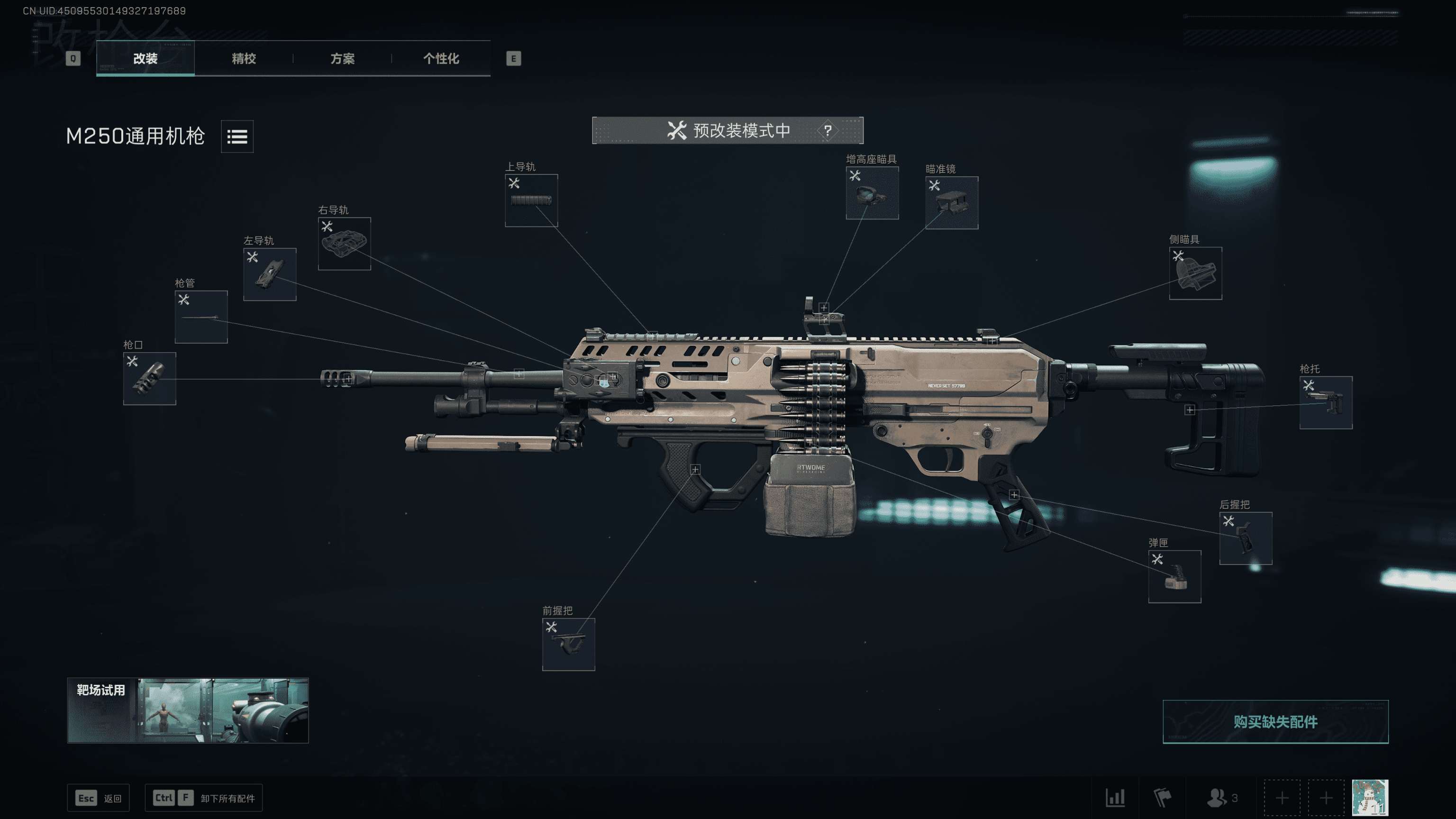Open the list icon beside M250通用机枪
The height and width of the screenshot is (819, 1456).
click(x=237, y=136)
